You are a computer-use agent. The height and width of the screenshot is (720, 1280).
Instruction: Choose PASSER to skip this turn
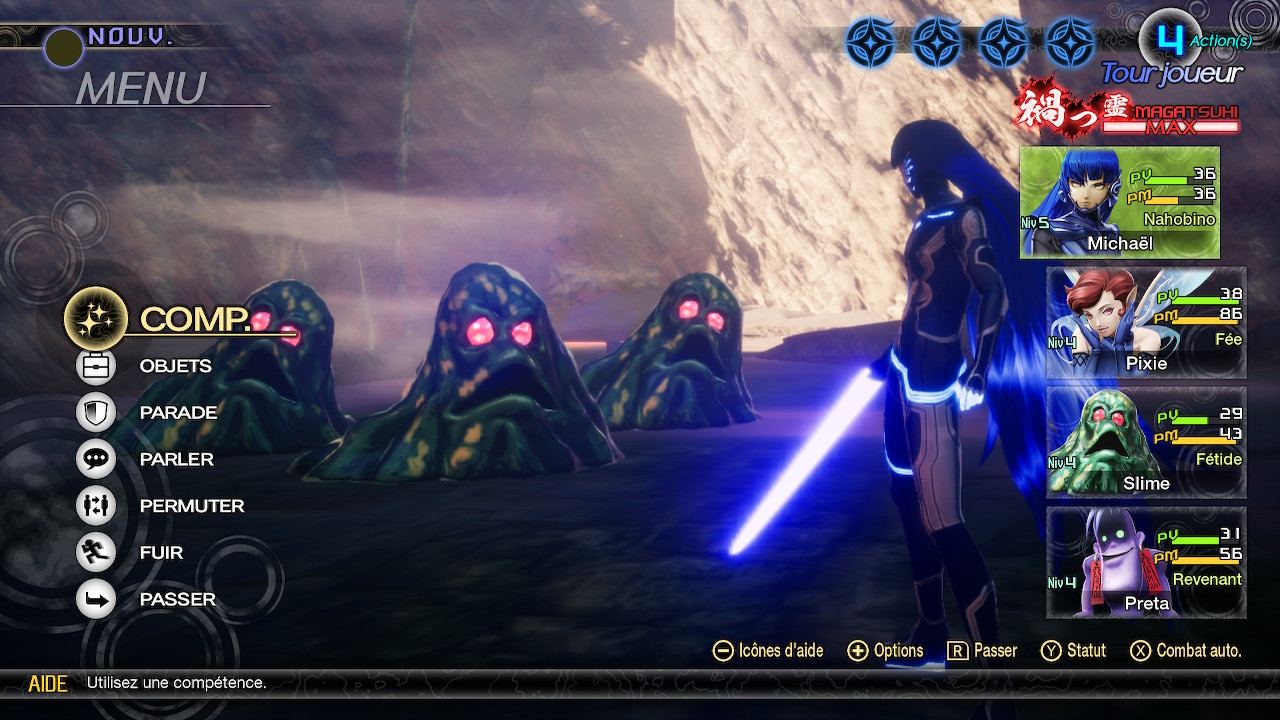pos(177,599)
